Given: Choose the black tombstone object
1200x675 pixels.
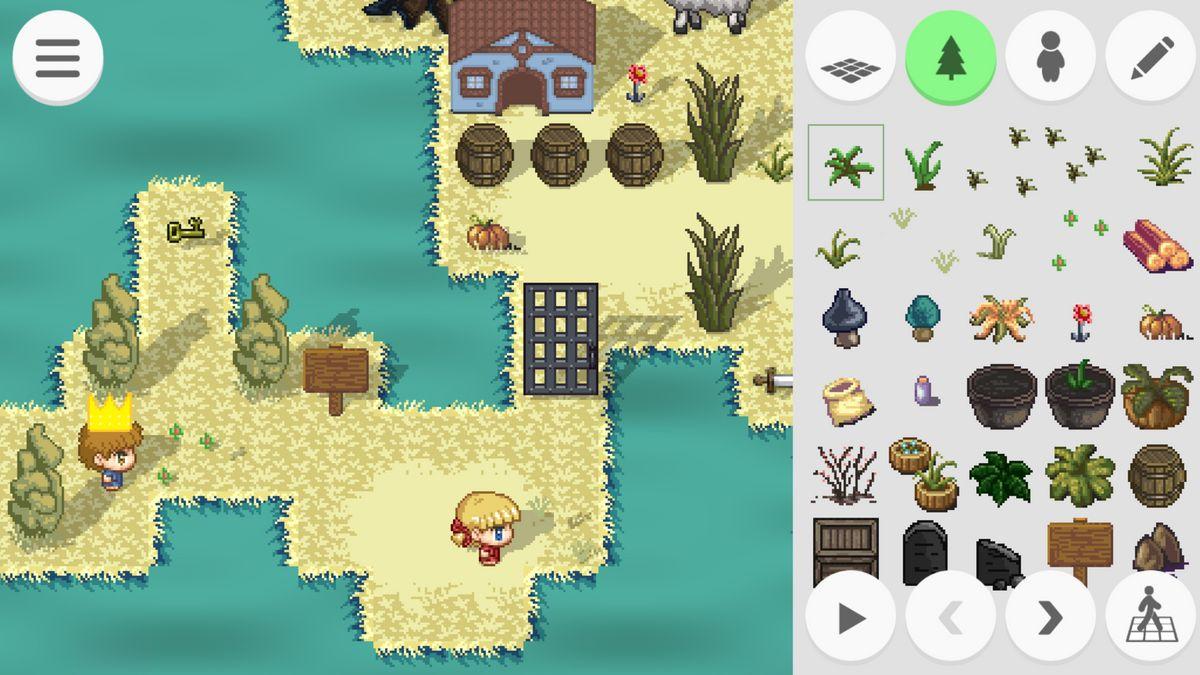Looking at the screenshot, I should click(923, 552).
